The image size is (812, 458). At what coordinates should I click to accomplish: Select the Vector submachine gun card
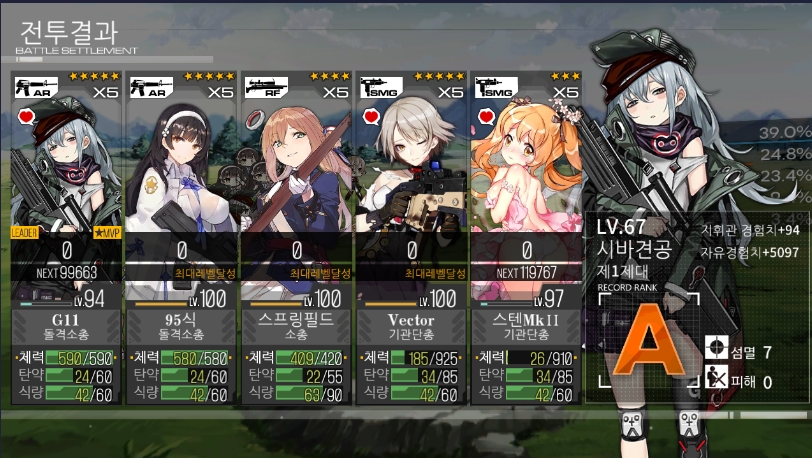point(412,237)
